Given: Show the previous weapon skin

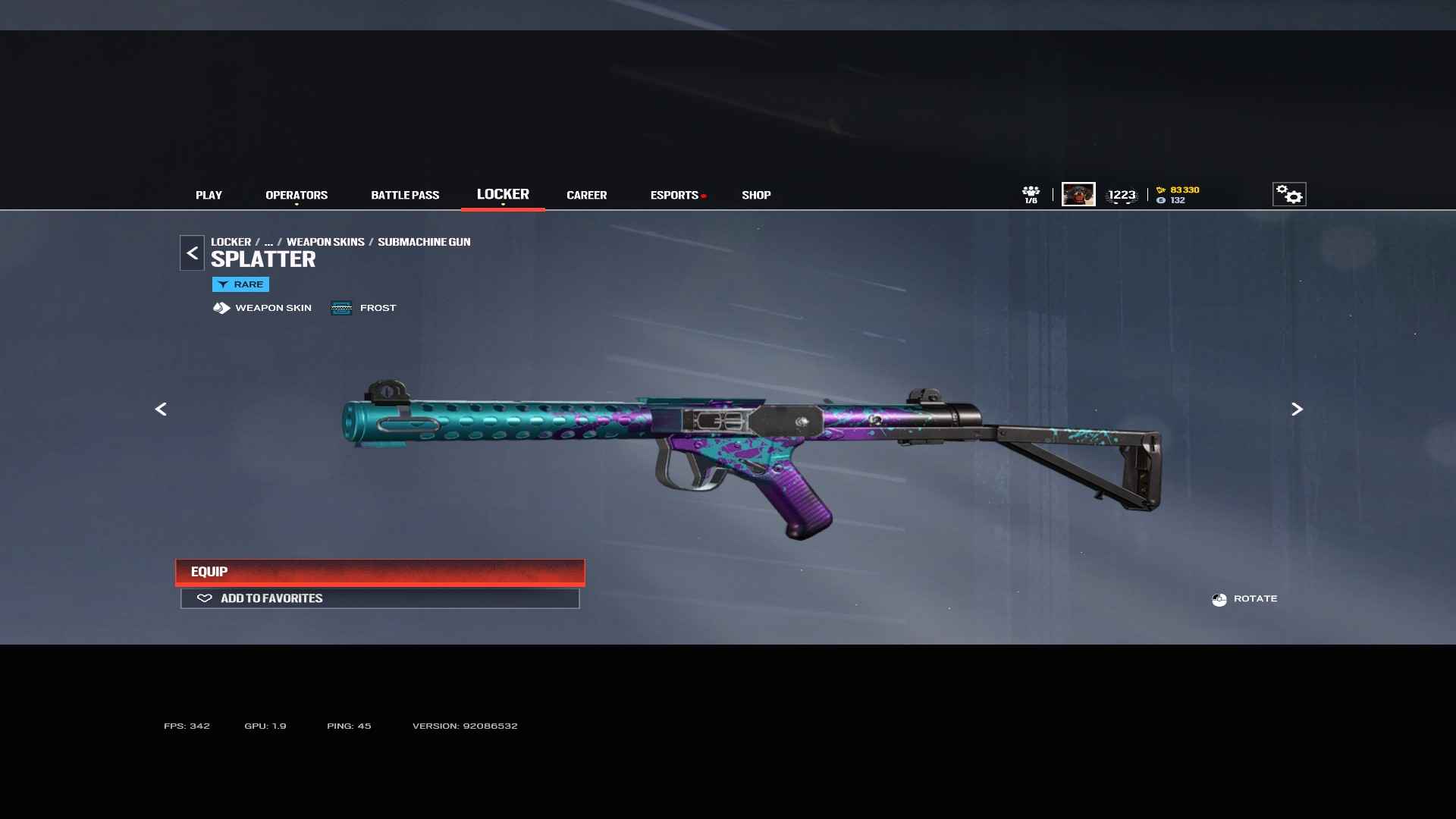Looking at the screenshot, I should pyautogui.click(x=161, y=409).
